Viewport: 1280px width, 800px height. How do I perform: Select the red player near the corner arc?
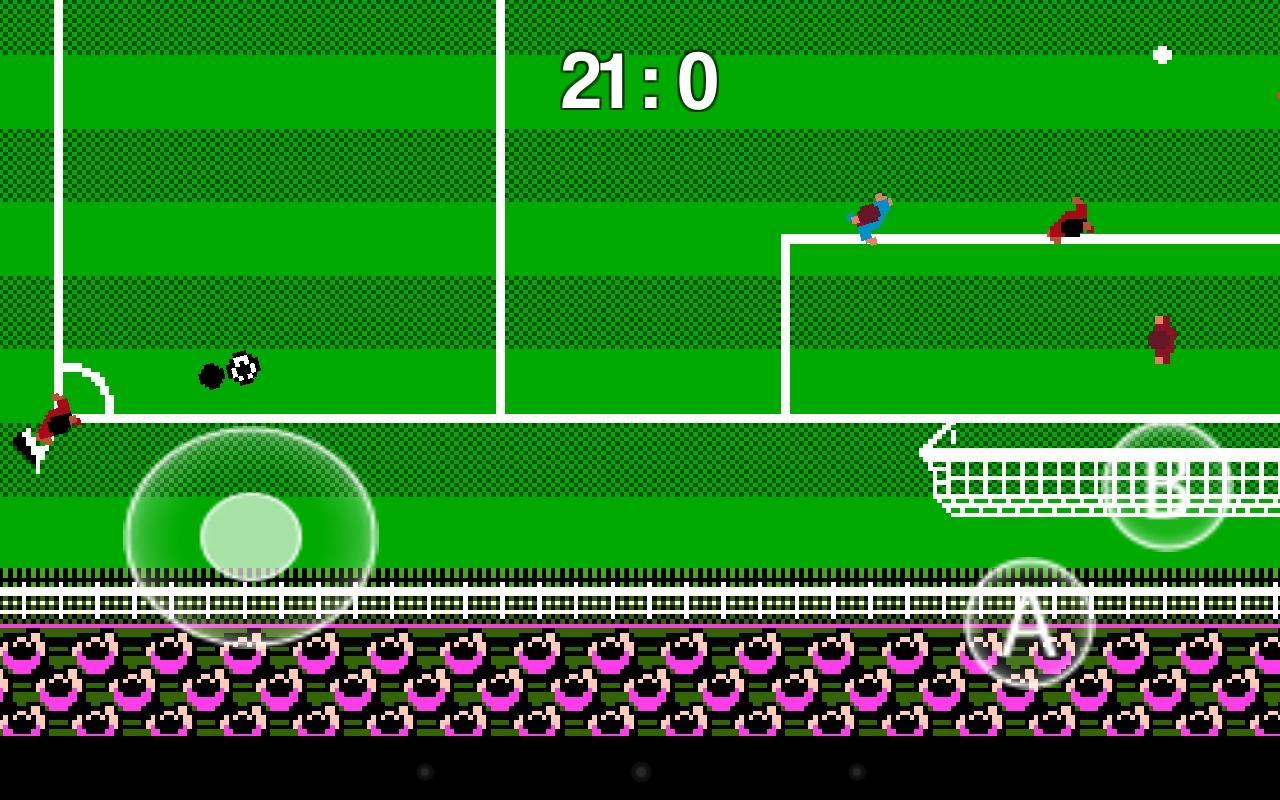(58, 418)
